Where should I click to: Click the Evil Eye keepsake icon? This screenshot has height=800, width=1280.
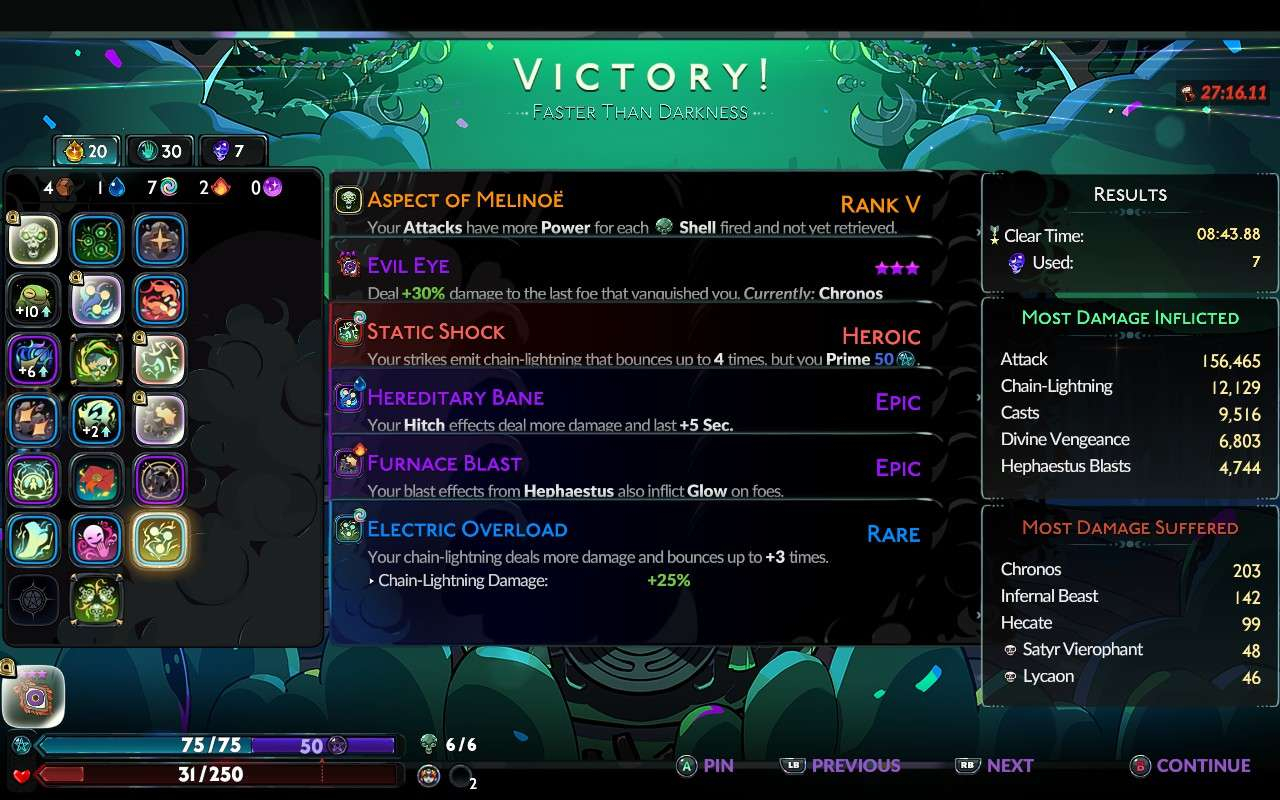tap(34, 696)
